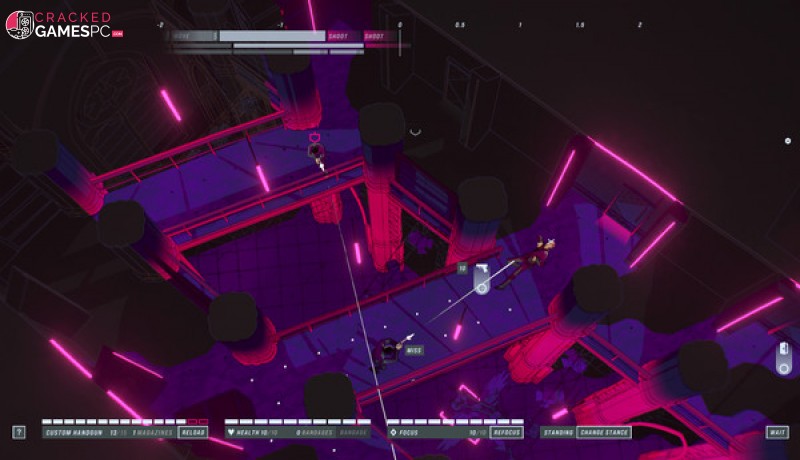The height and width of the screenshot is (460, 800).
Task: Activate the Refocus button
Action: click(508, 433)
